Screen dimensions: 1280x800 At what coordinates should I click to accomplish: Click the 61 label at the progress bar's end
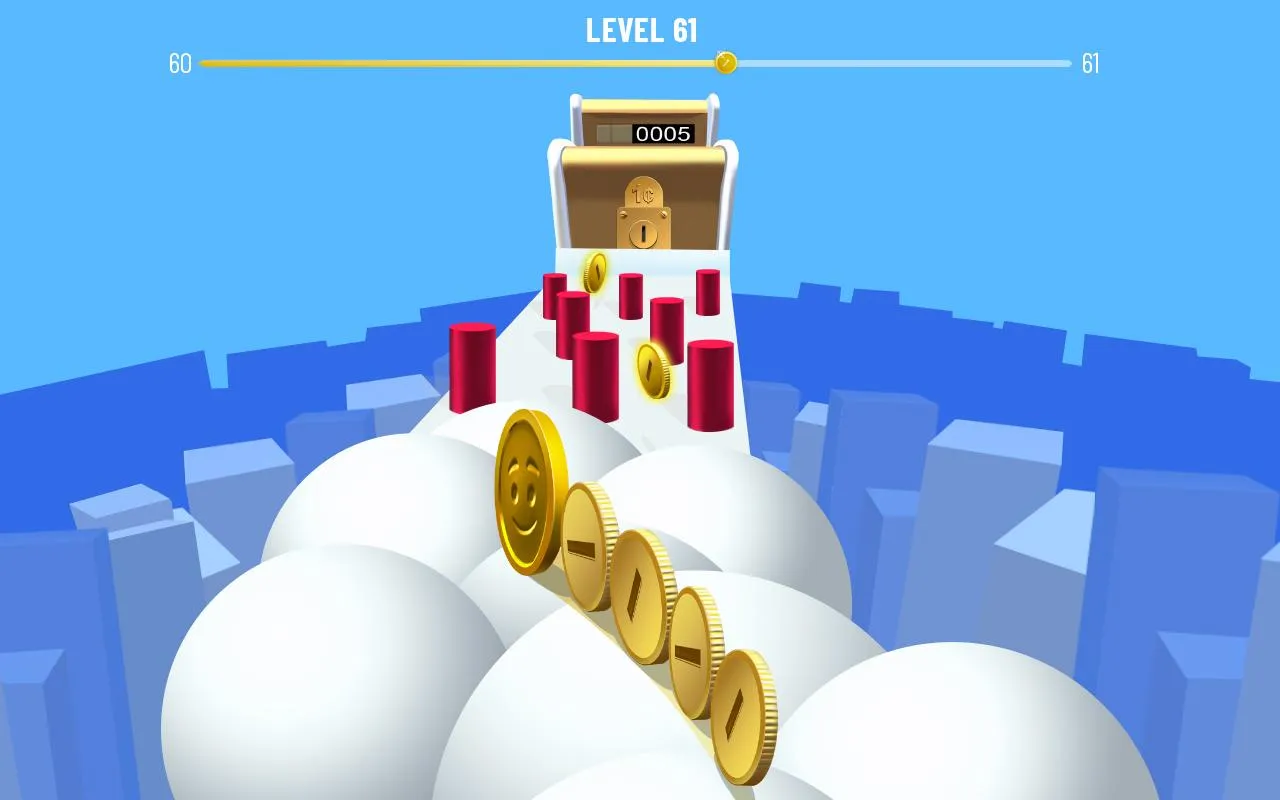(x=1092, y=63)
